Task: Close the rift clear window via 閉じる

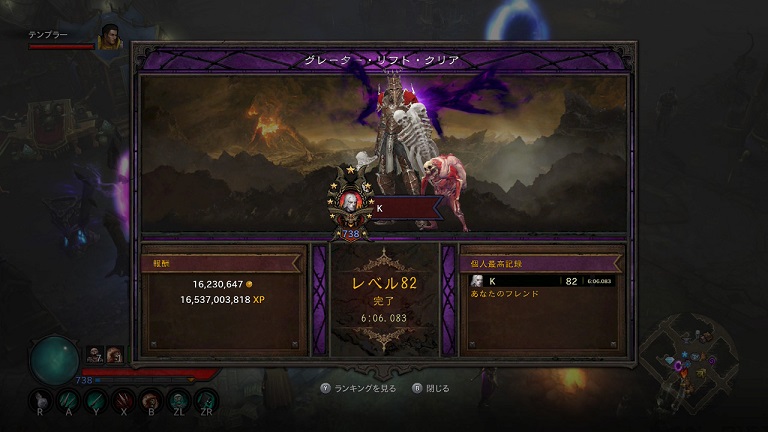Action: tap(439, 387)
